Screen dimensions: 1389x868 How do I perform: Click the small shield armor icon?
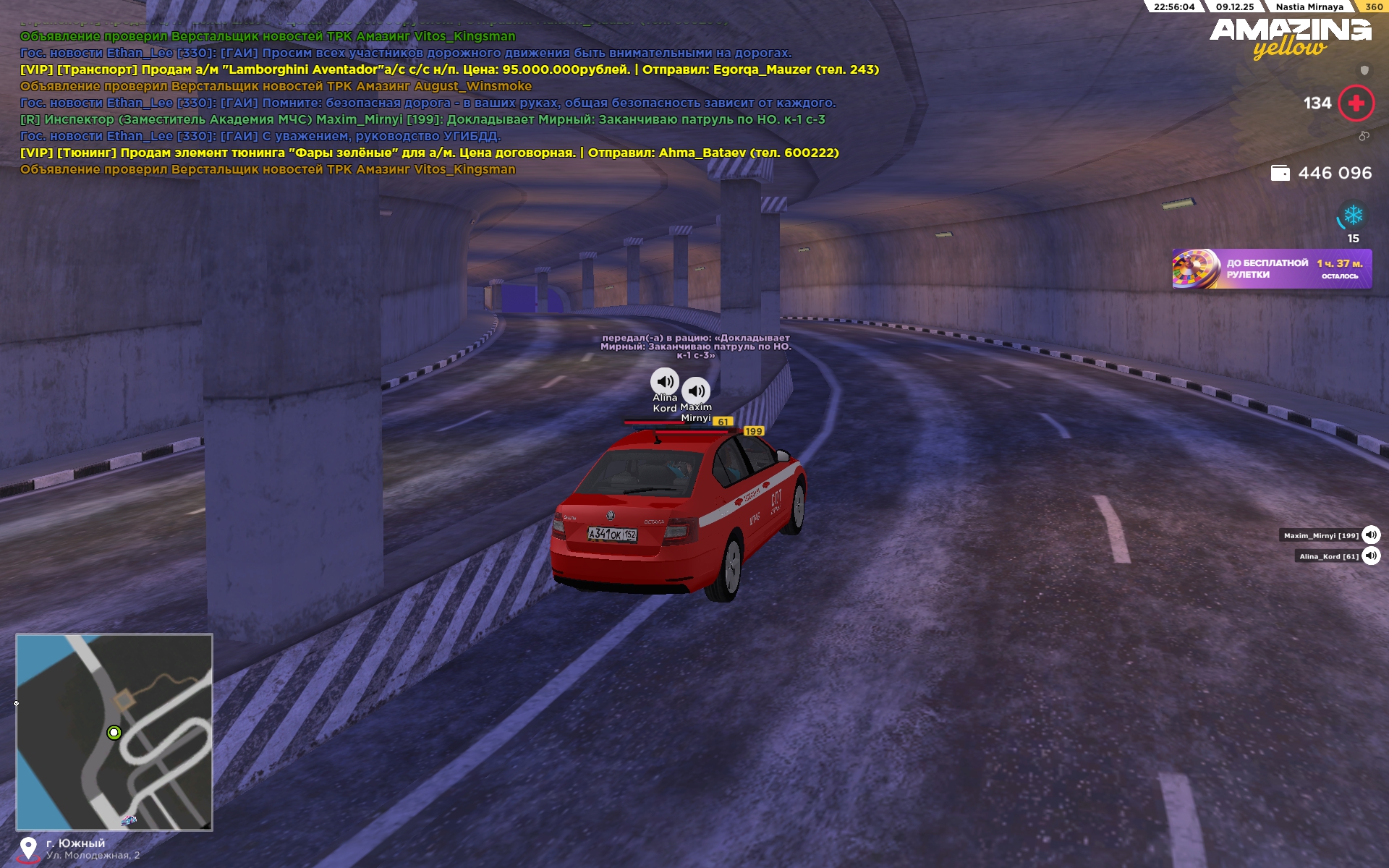tap(1364, 70)
